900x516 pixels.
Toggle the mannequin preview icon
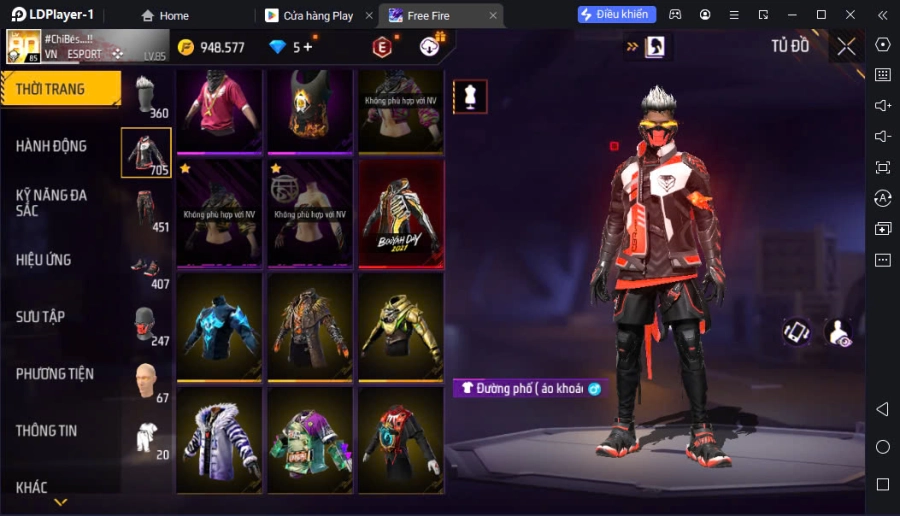[471, 96]
